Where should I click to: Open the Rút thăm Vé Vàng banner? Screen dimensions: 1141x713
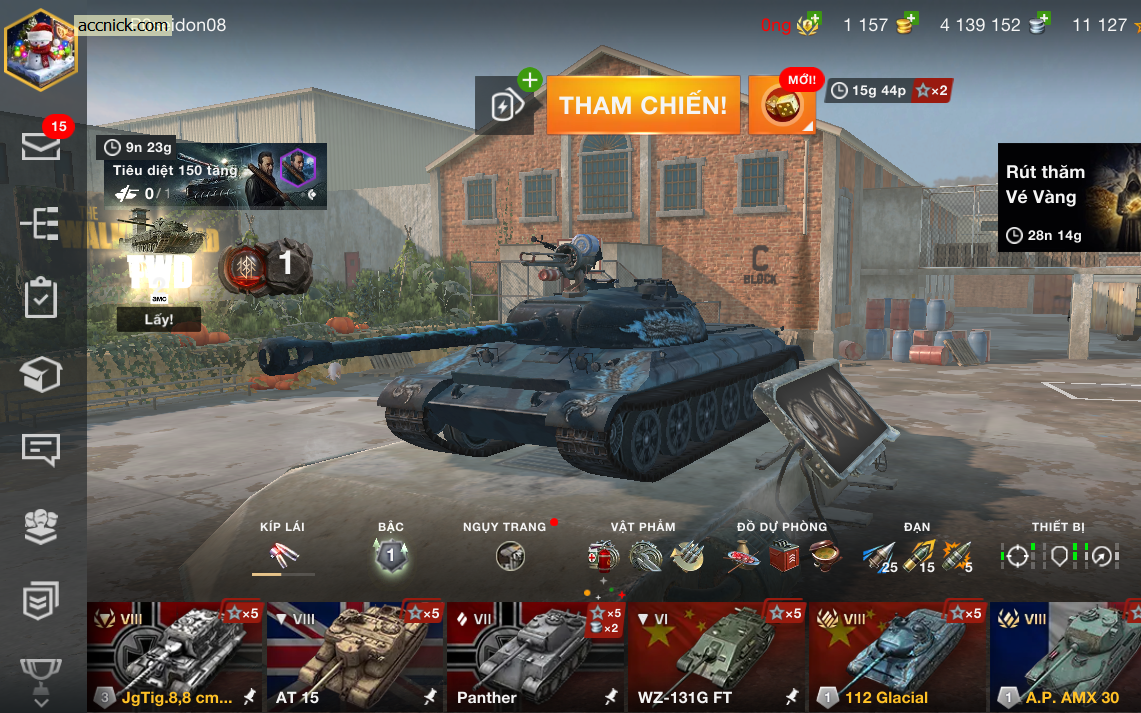[x=1068, y=196]
